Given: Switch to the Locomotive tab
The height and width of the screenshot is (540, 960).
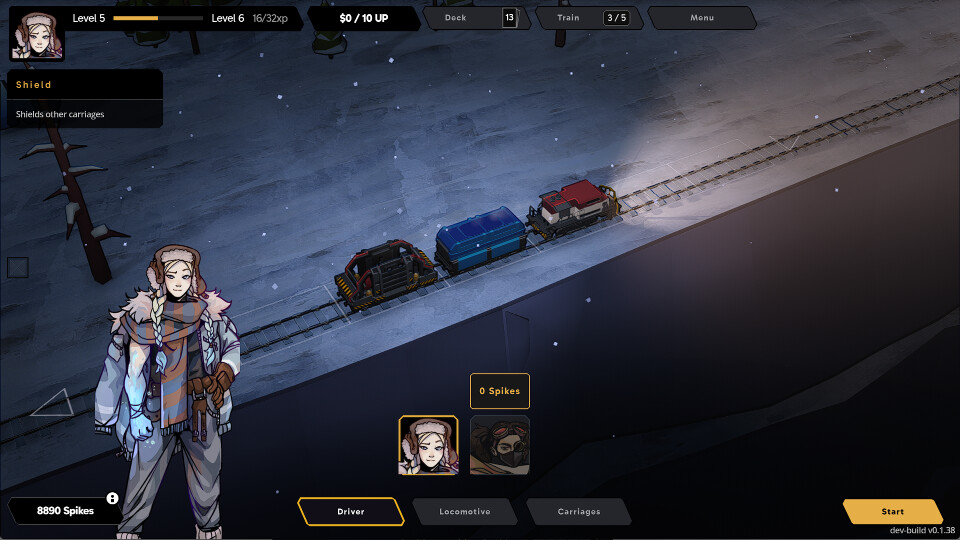Looking at the screenshot, I should coord(465,511).
